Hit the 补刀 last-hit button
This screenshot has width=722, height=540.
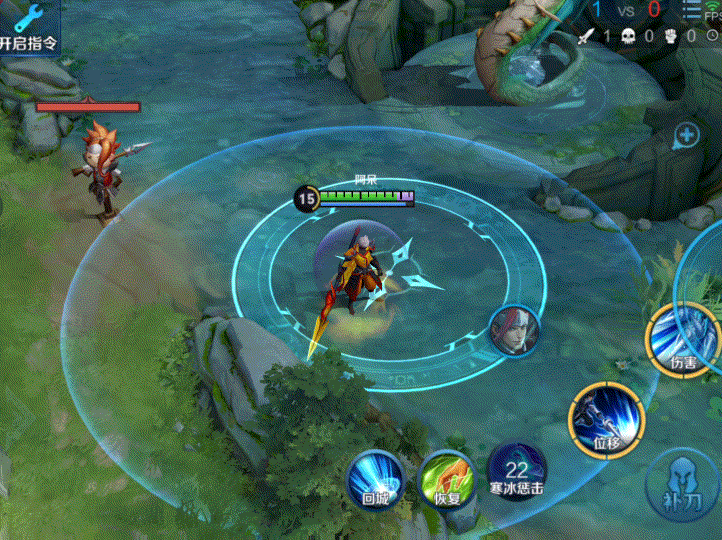point(684,484)
